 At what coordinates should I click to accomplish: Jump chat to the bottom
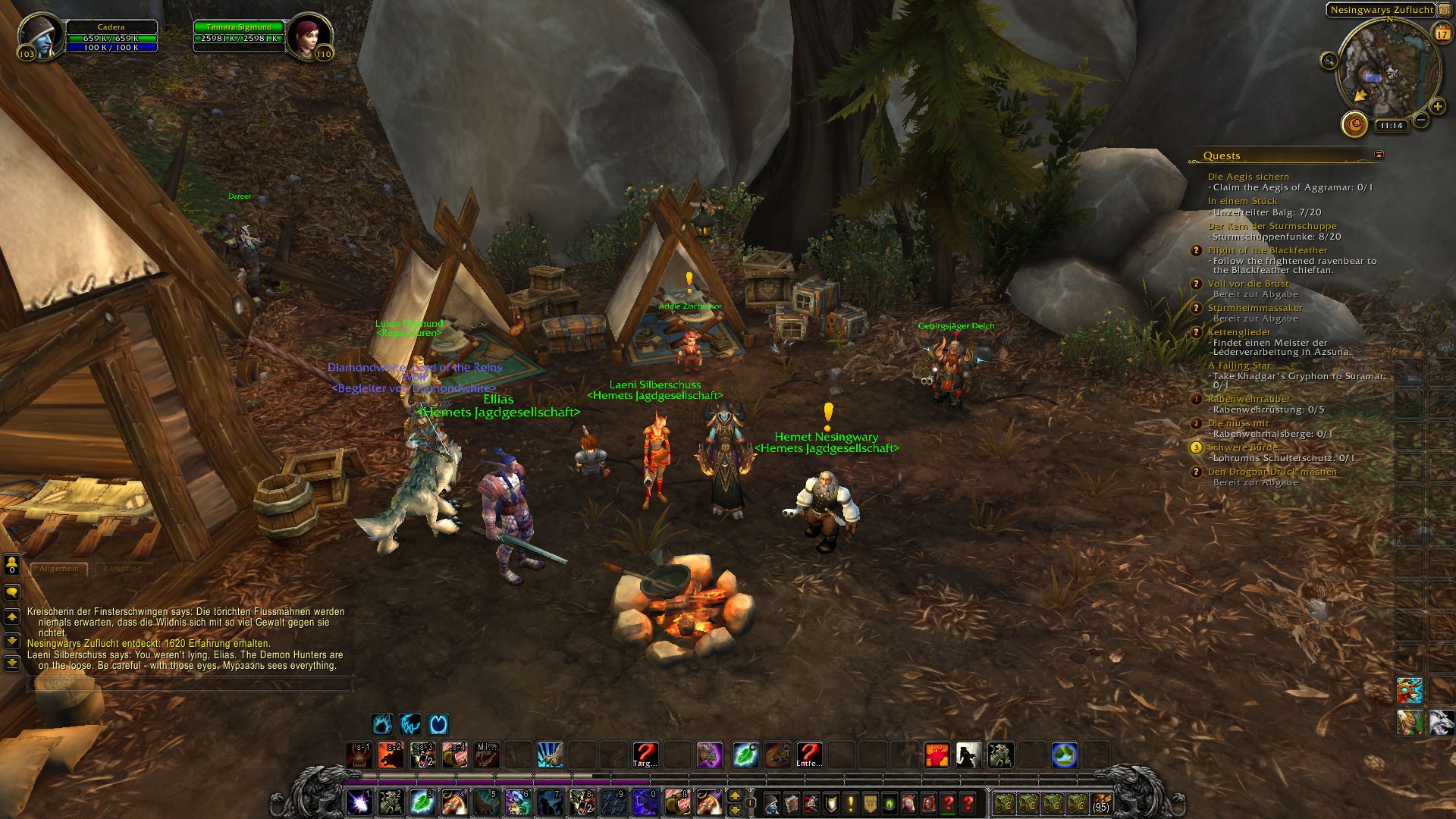12,663
